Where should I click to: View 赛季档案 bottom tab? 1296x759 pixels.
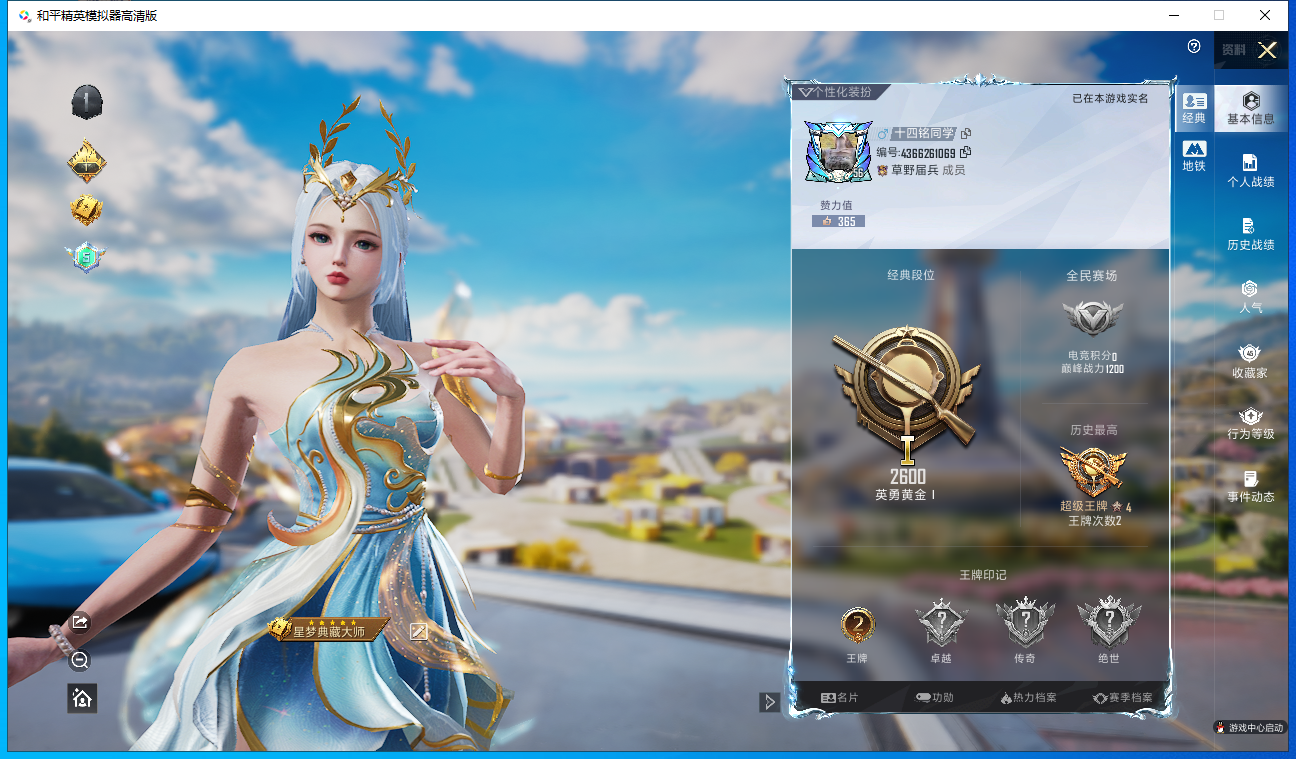coord(1122,697)
